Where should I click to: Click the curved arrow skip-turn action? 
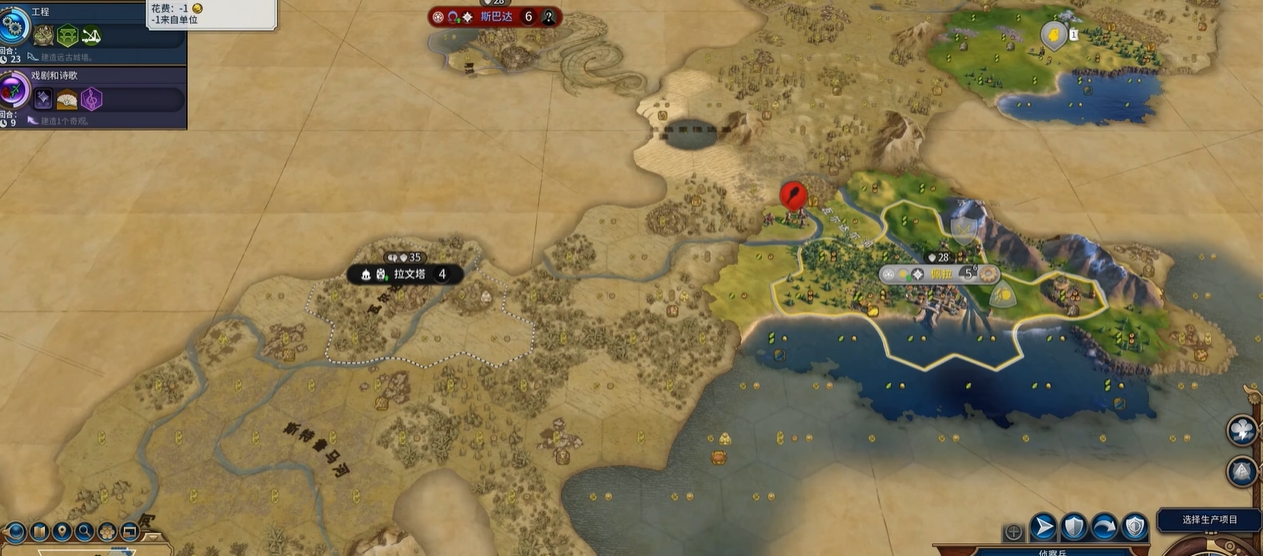point(1104,527)
